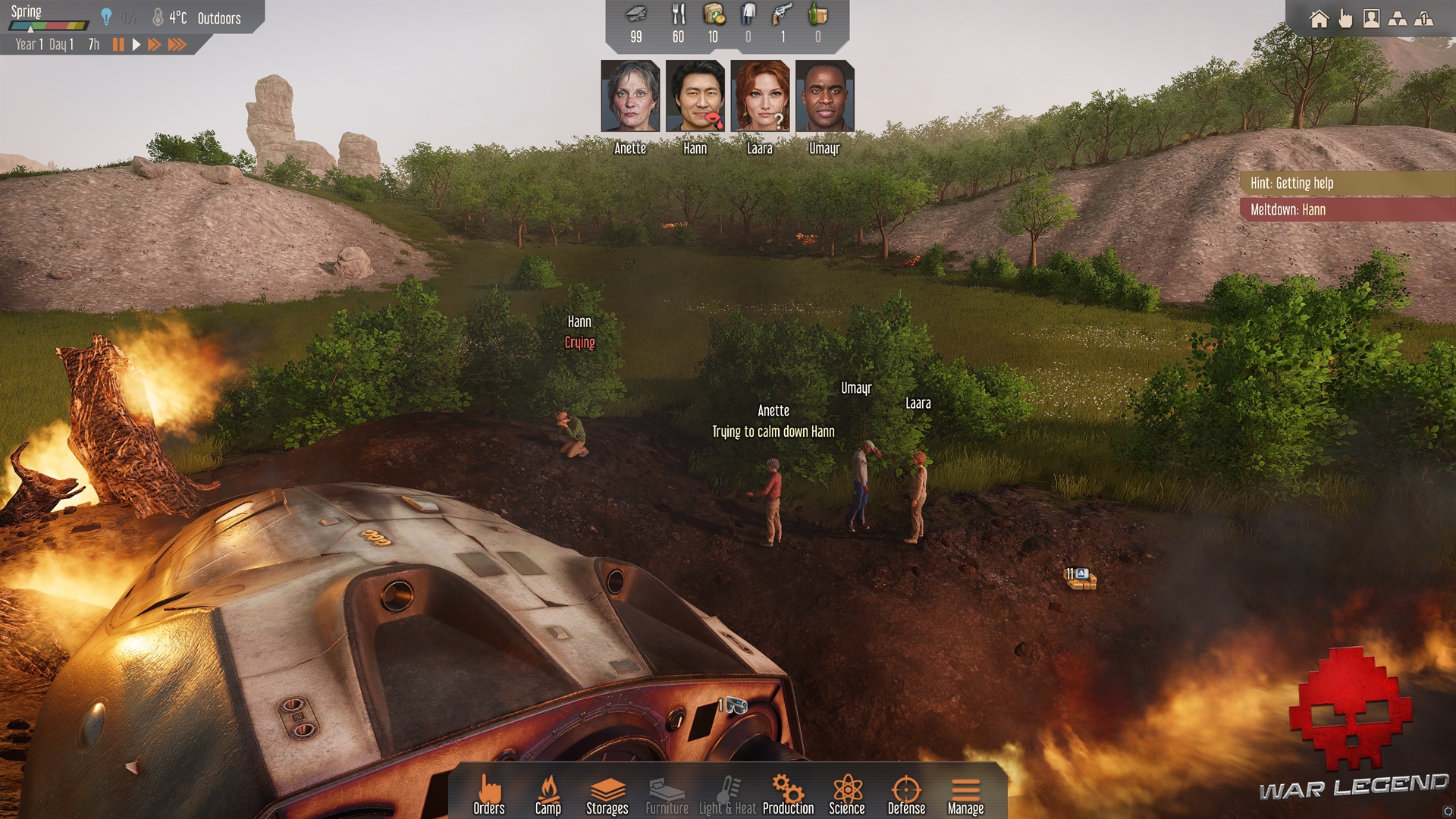Open the Production menu
Image resolution: width=1456 pixels, height=819 pixels.
(788, 795)
